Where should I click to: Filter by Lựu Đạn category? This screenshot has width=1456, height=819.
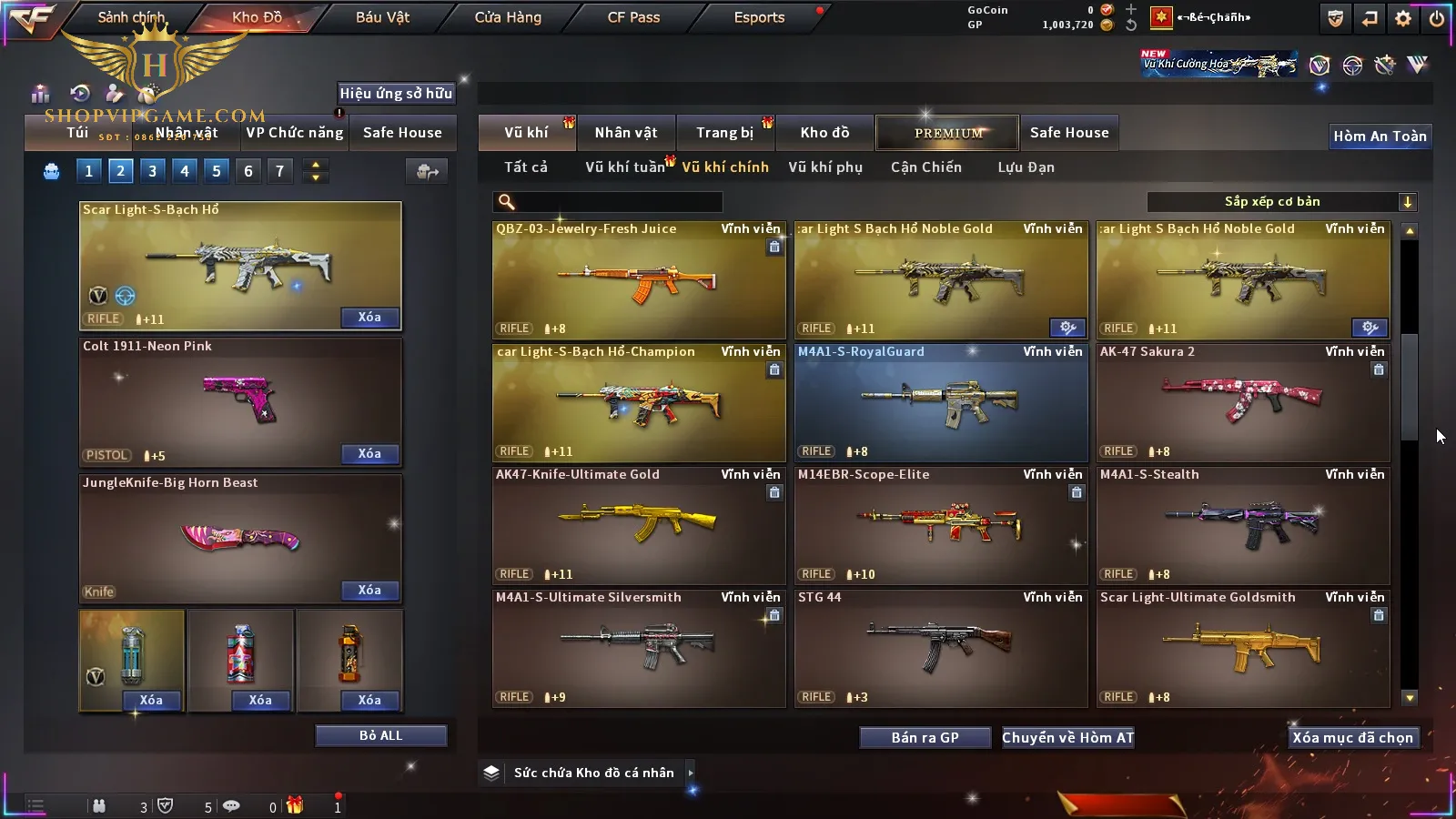pyautogui.click(x=1026, y=167)
